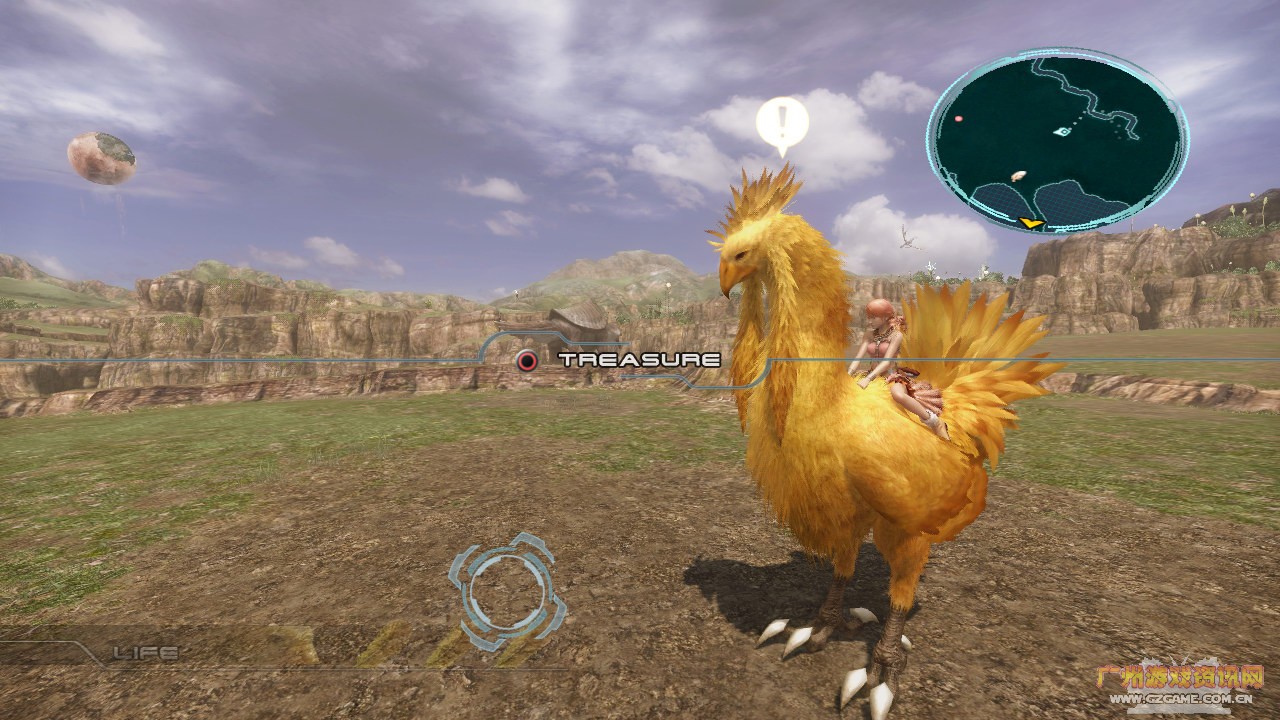
Task: Select the red dot marker on minimap
Action: tap(959, 118)
